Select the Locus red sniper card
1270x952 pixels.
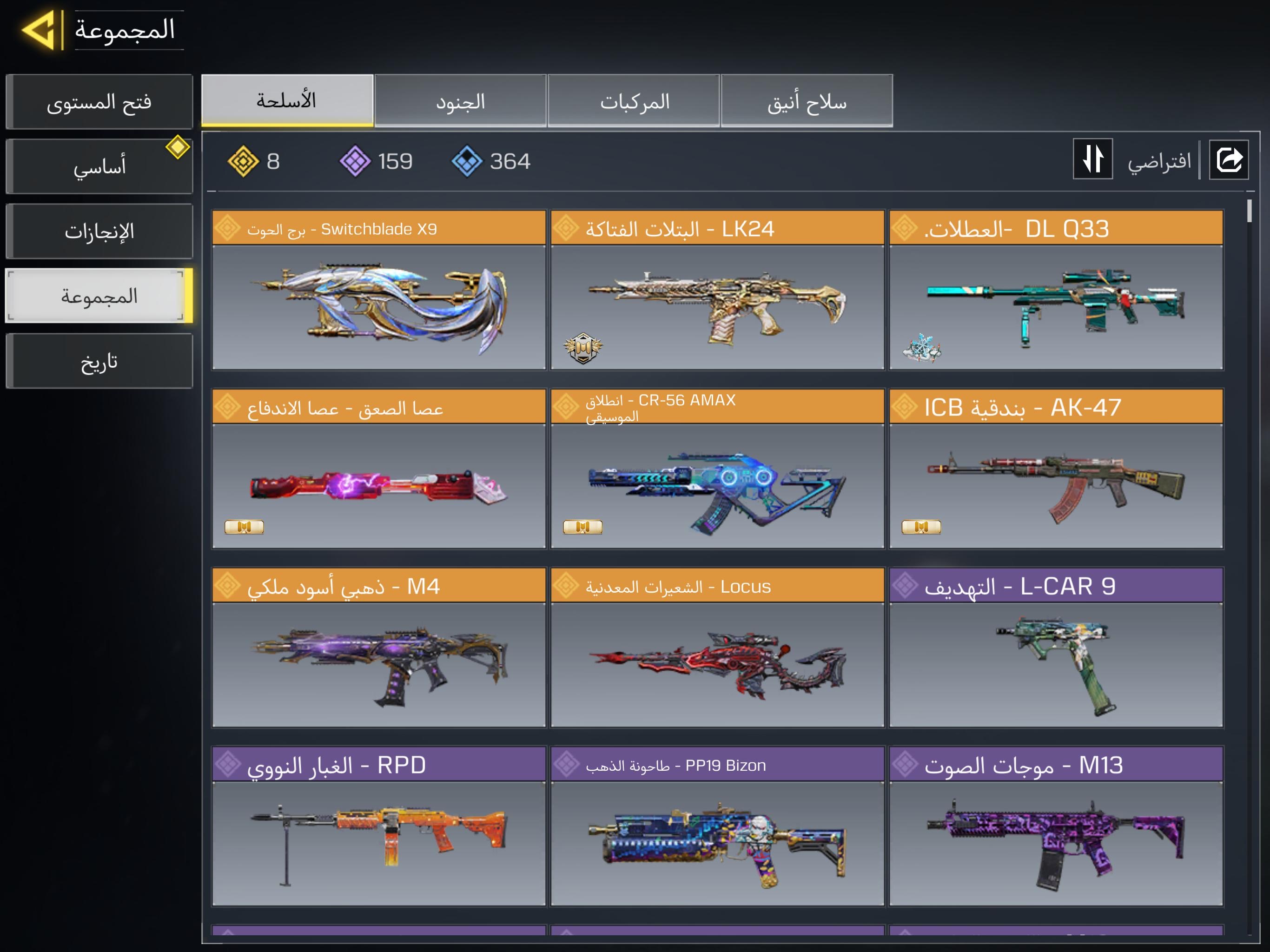(717, 648)
